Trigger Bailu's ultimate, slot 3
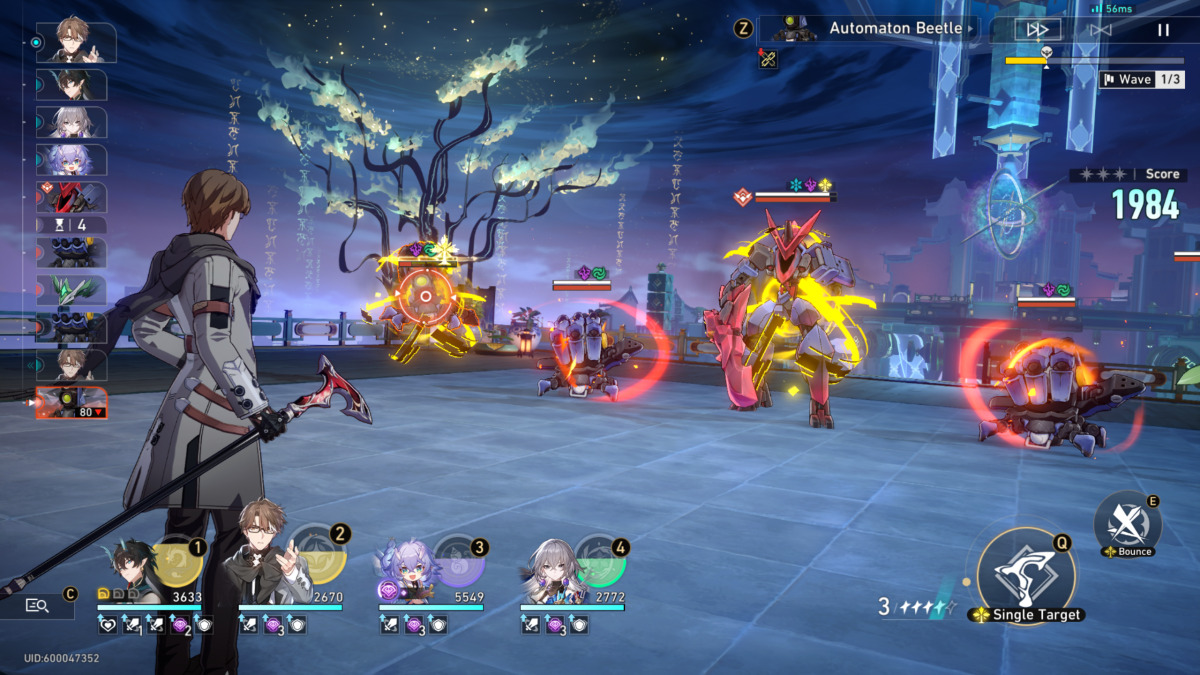The height and width of the screenshot is (675, 1200). [x=459, y=563]
